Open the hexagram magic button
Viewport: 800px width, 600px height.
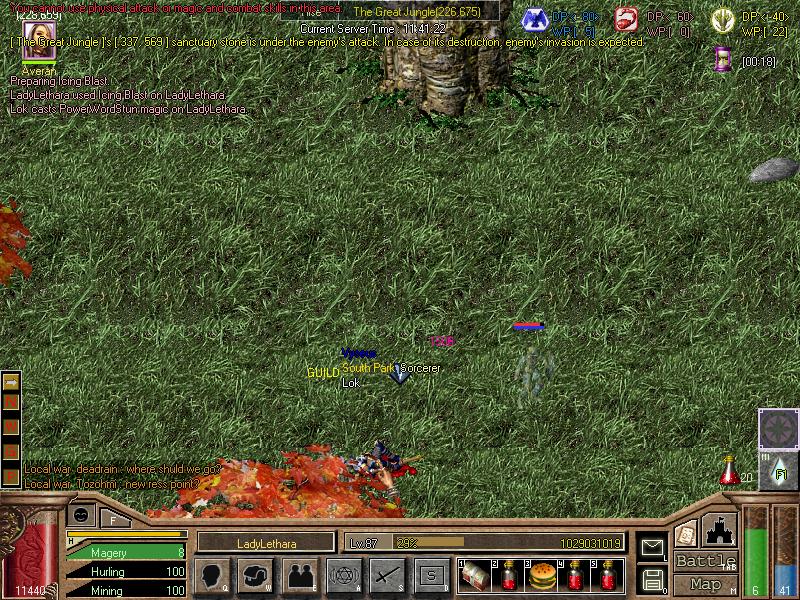click(x=343, y=576)
